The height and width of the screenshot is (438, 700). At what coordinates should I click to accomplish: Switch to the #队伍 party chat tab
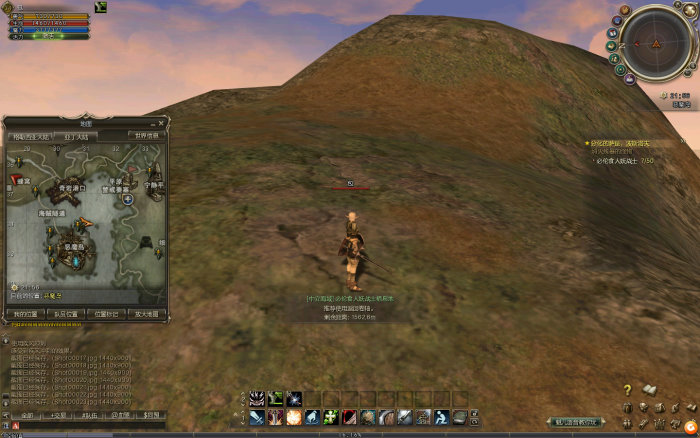point(90,414)
